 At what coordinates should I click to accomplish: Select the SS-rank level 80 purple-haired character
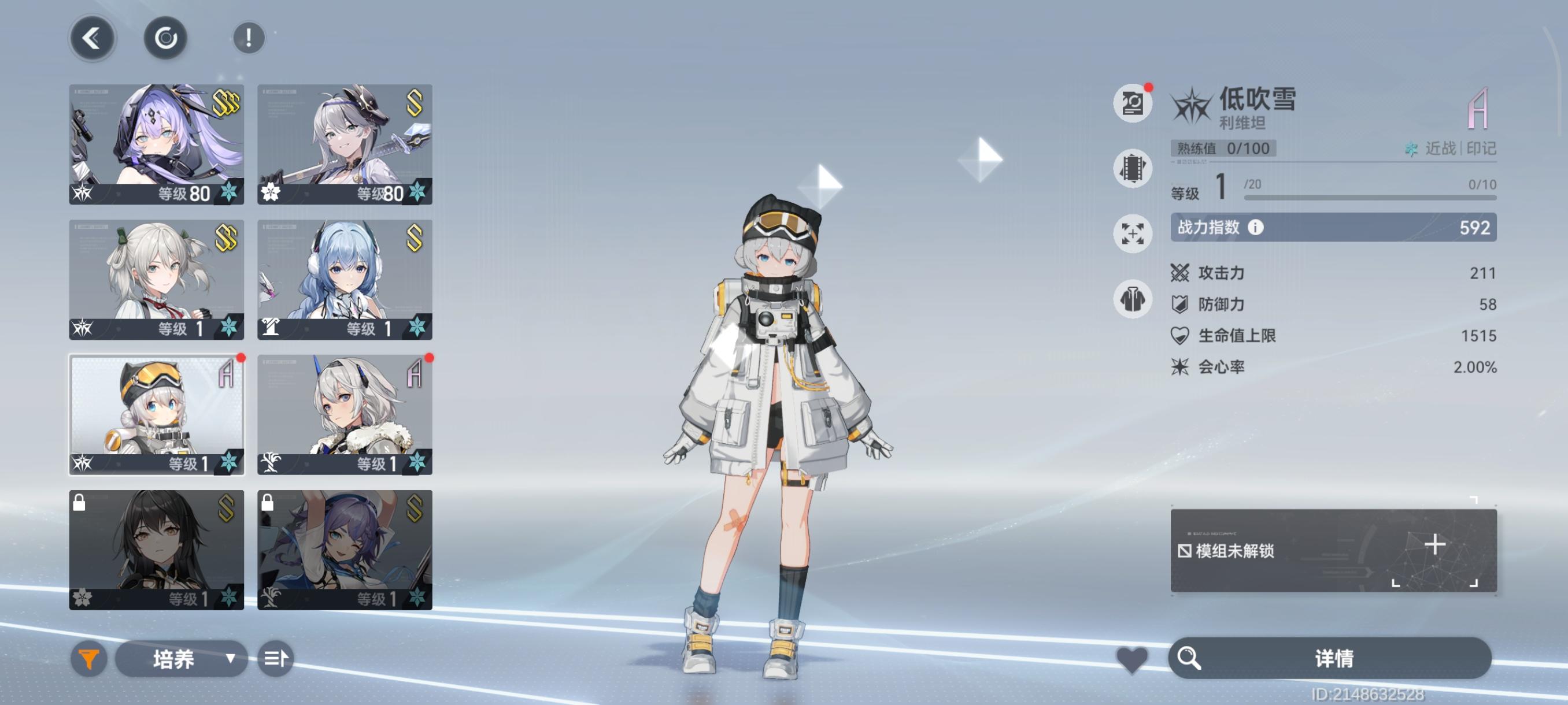pos(155,143)
